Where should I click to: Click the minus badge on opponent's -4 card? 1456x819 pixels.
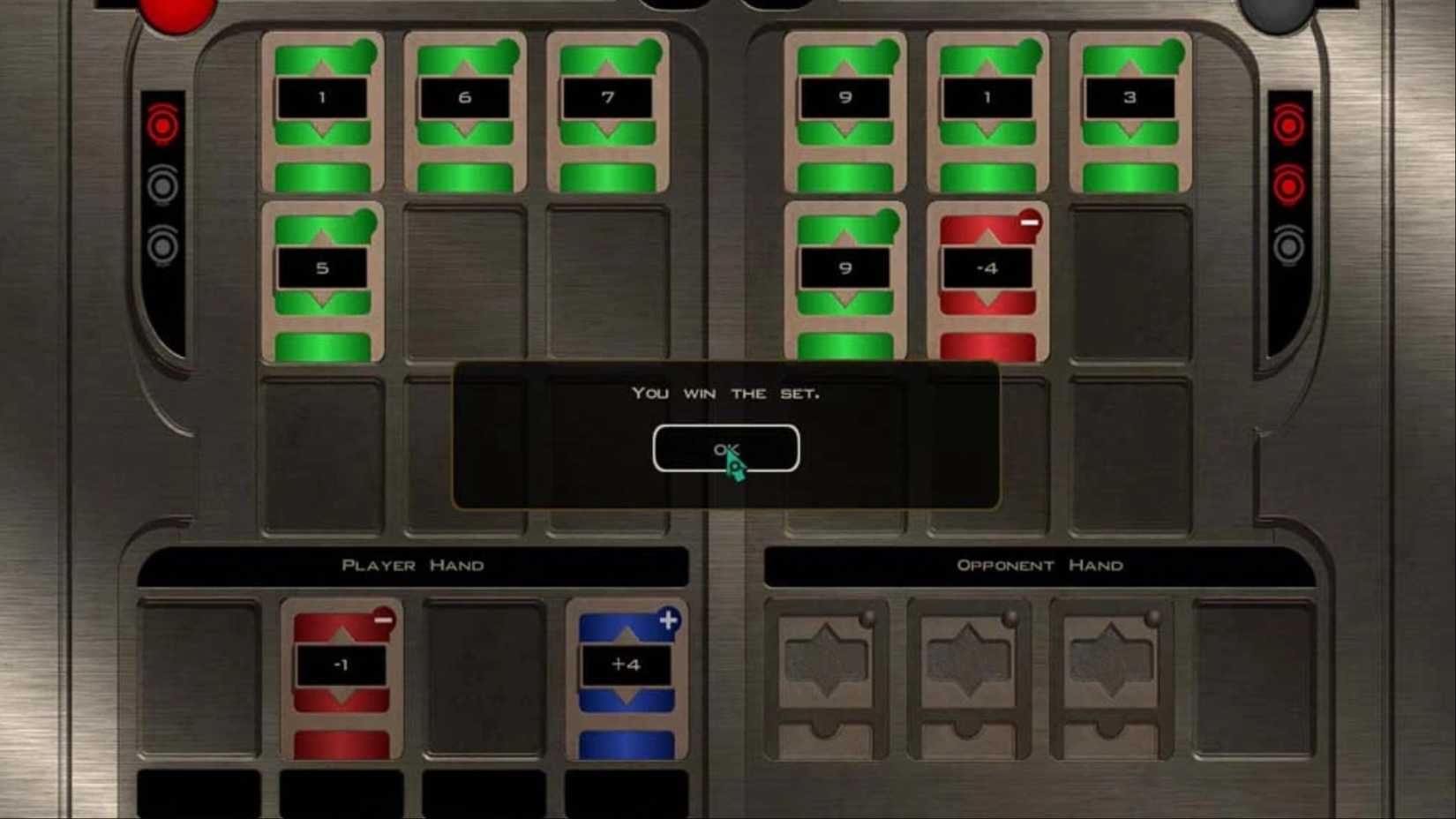(1031, 222)
